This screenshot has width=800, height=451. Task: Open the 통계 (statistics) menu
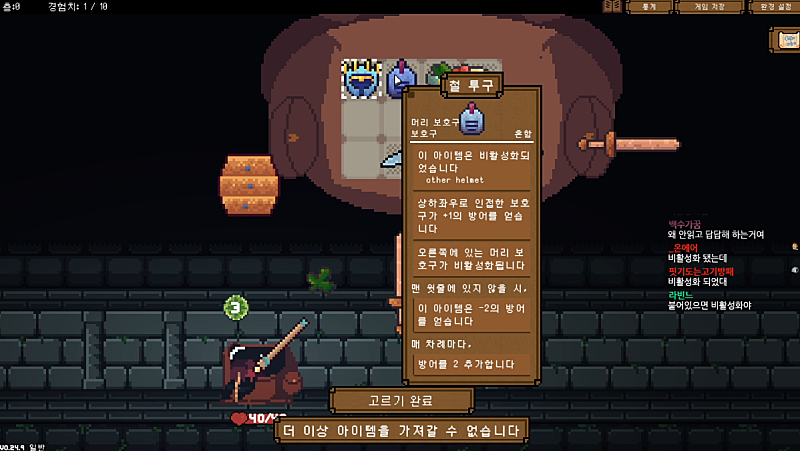point(649,7)
